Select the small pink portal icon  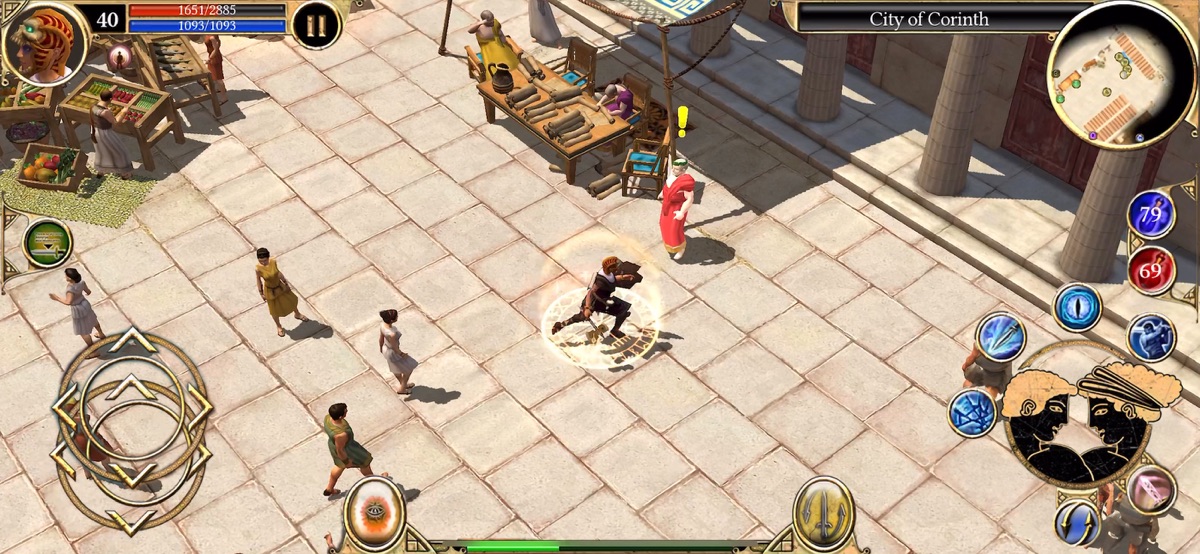tap(120, 54)
